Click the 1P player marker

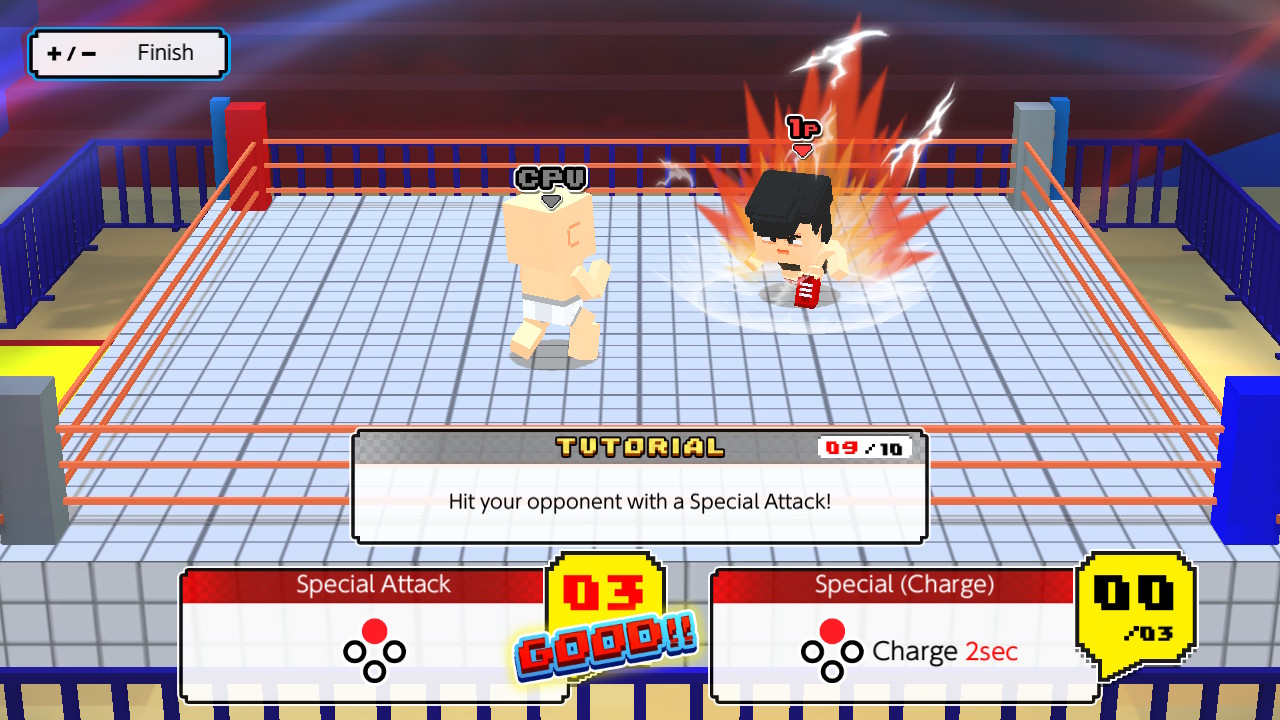click(806, 128)
